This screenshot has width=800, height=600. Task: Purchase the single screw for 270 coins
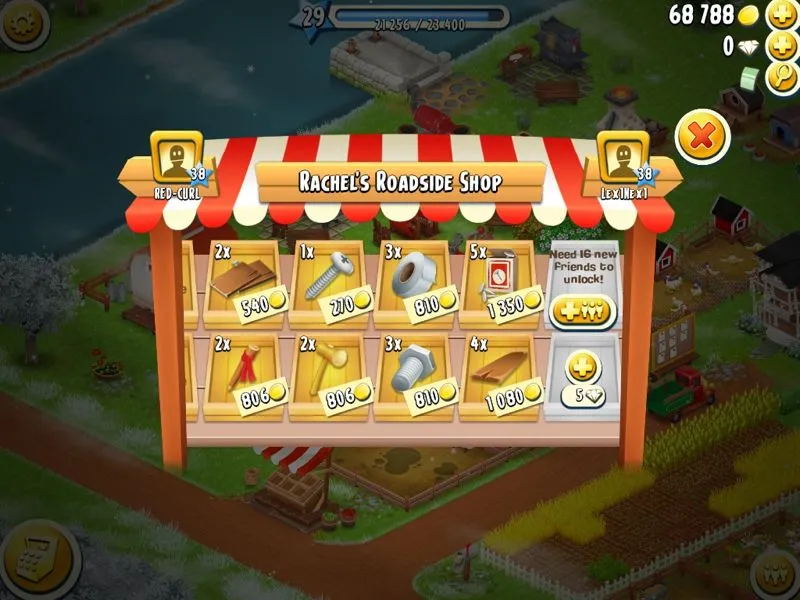click(329, 283)
